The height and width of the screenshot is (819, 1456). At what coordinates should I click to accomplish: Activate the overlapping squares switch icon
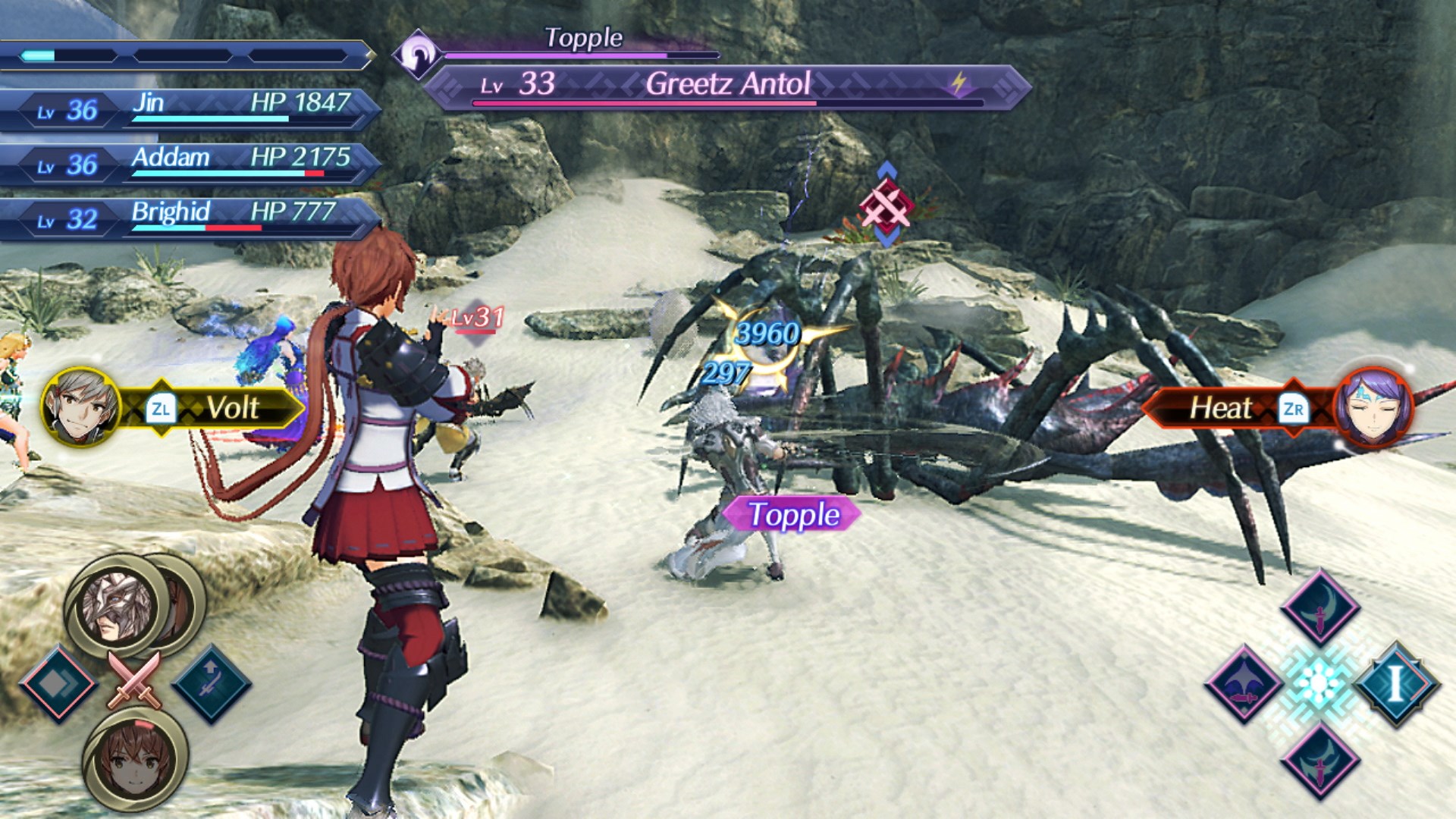58,684
